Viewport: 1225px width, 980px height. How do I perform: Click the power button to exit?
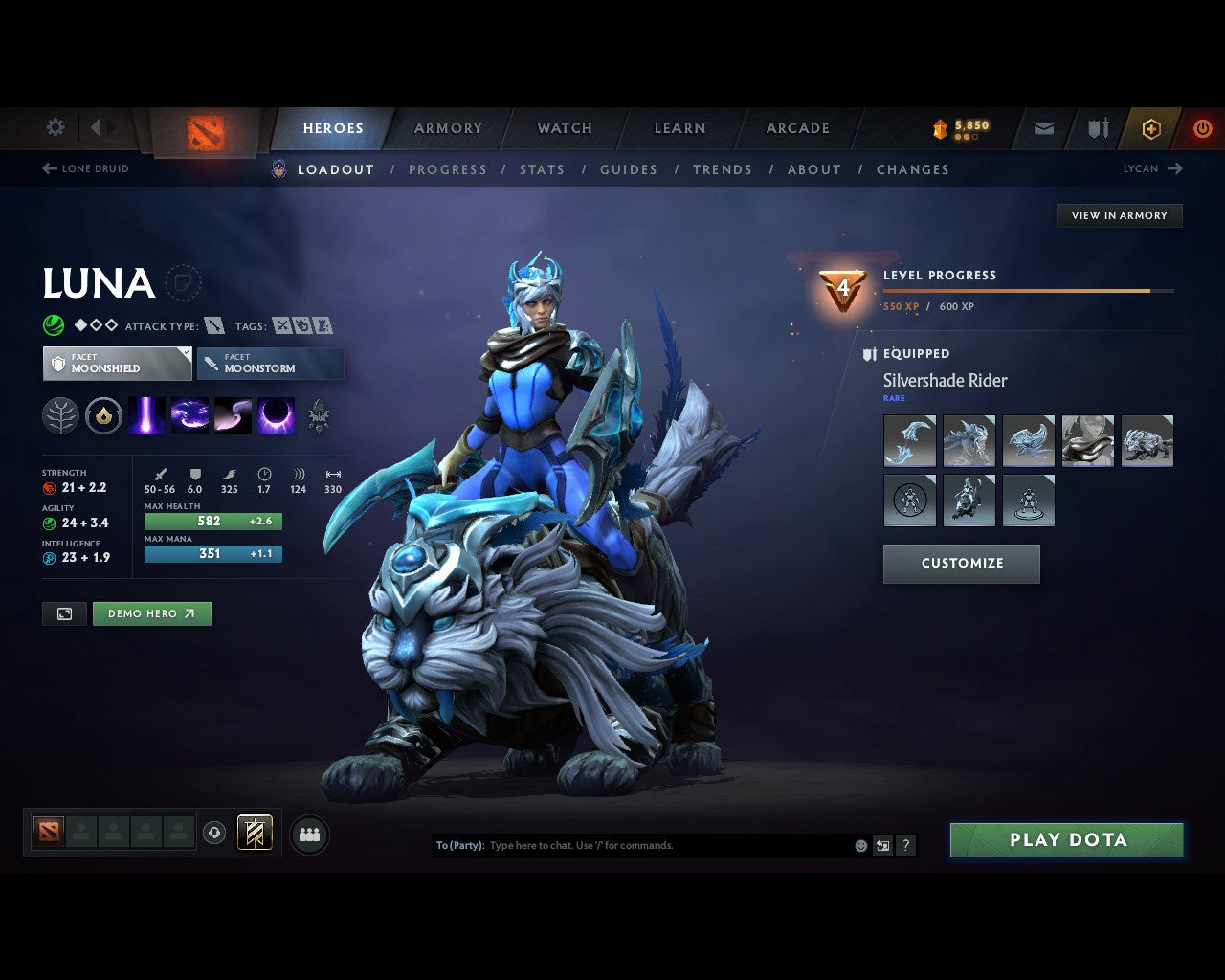(x=1203, y=127)
